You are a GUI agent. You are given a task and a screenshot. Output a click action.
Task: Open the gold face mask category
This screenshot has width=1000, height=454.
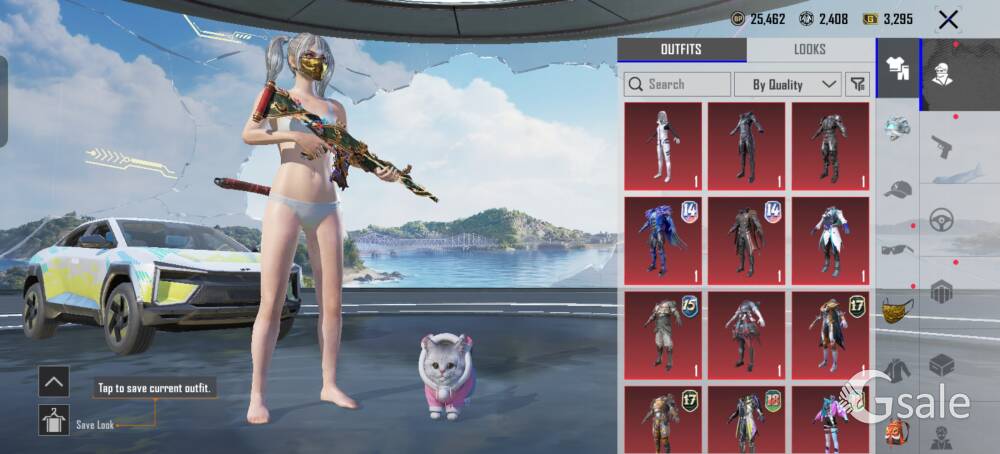tap(897, 310)
